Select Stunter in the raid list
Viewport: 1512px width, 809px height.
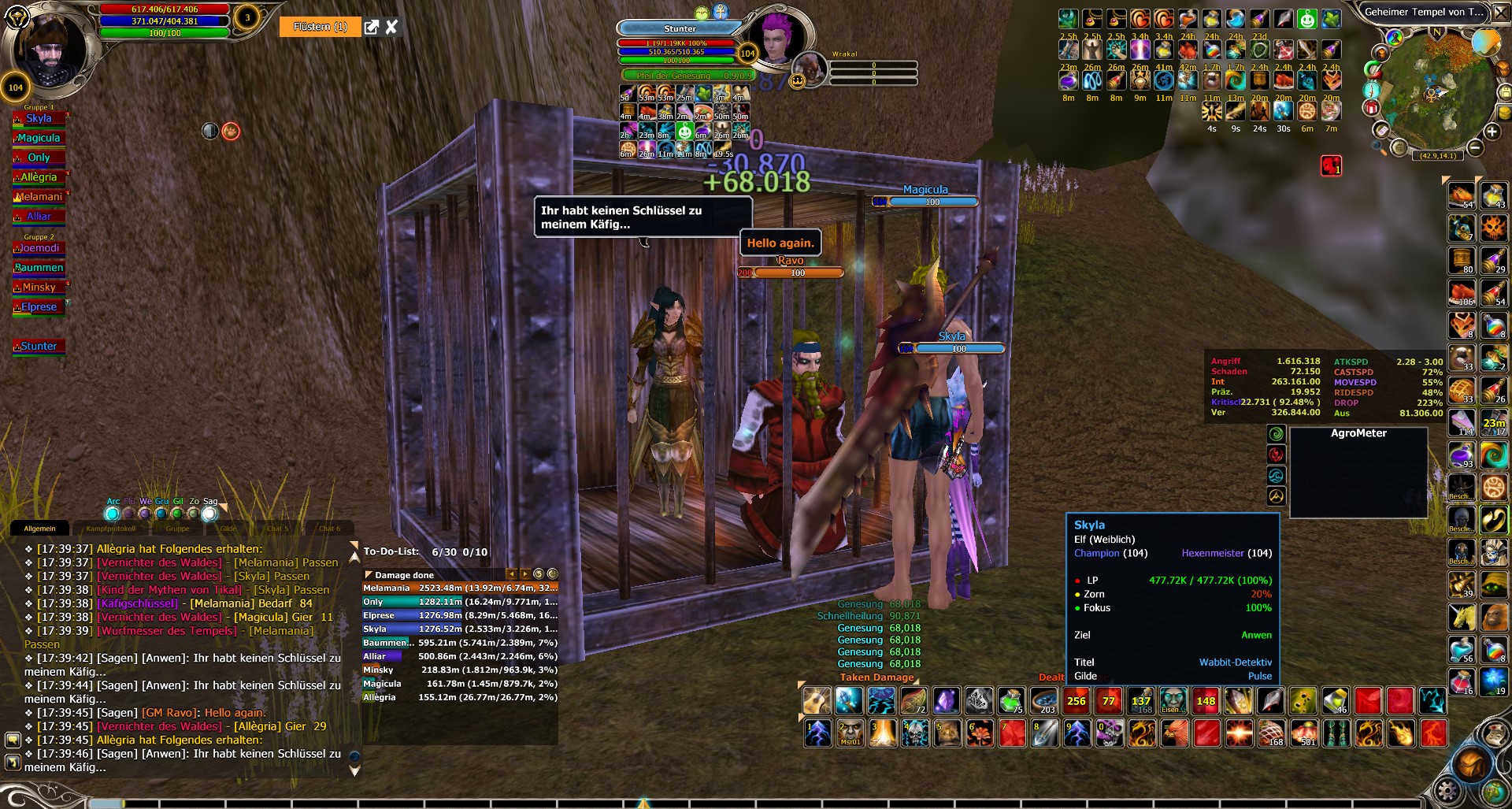point(39,347)
